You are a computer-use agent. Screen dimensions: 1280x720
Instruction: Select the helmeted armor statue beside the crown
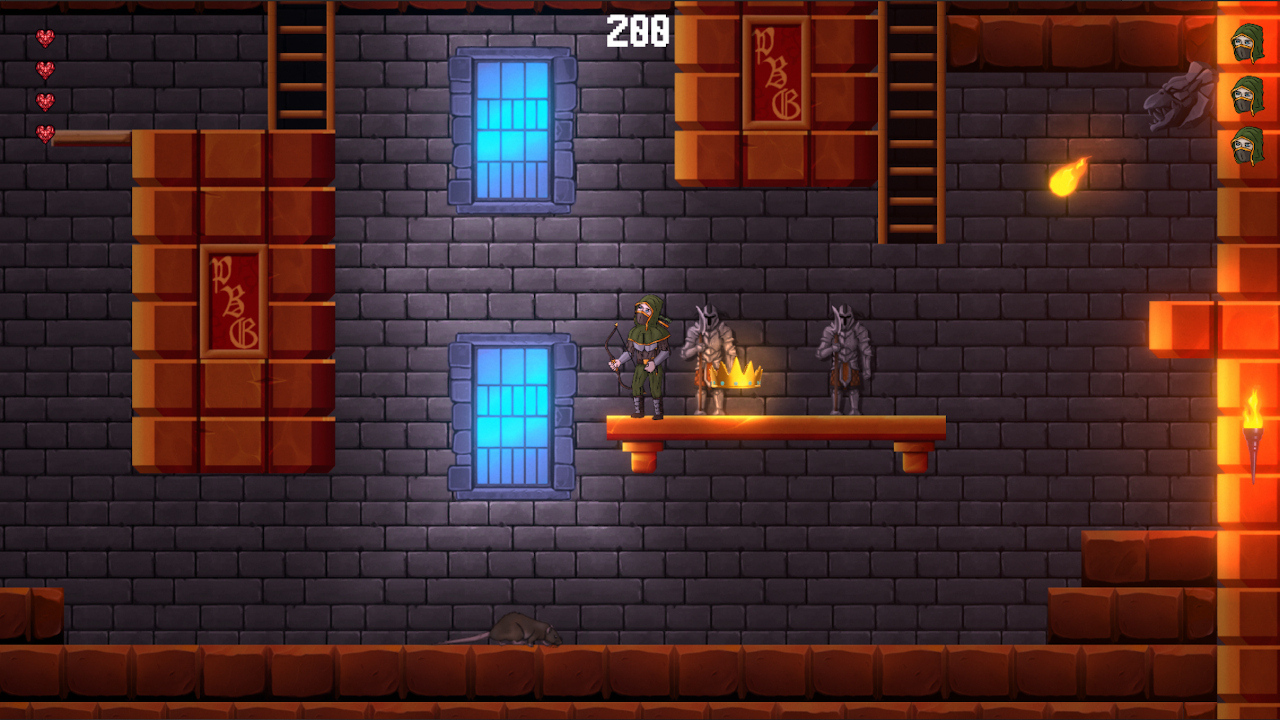710,350
